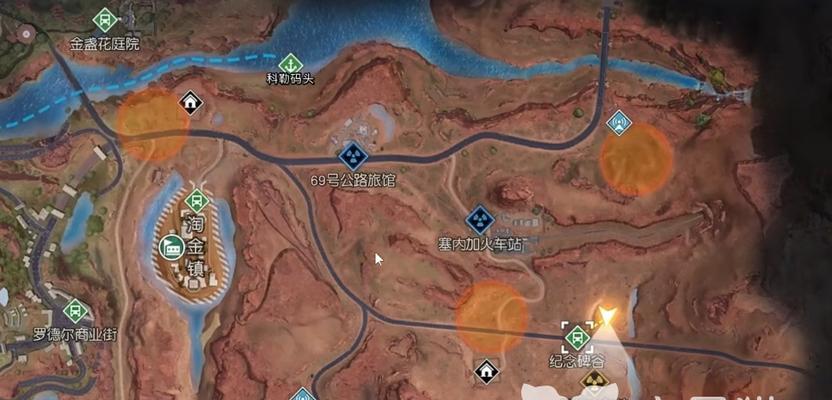The height and width of the screenshot is (400, 832).
Task: Select the 塞内加火车站 radiation marker
Action: (481, 218)
